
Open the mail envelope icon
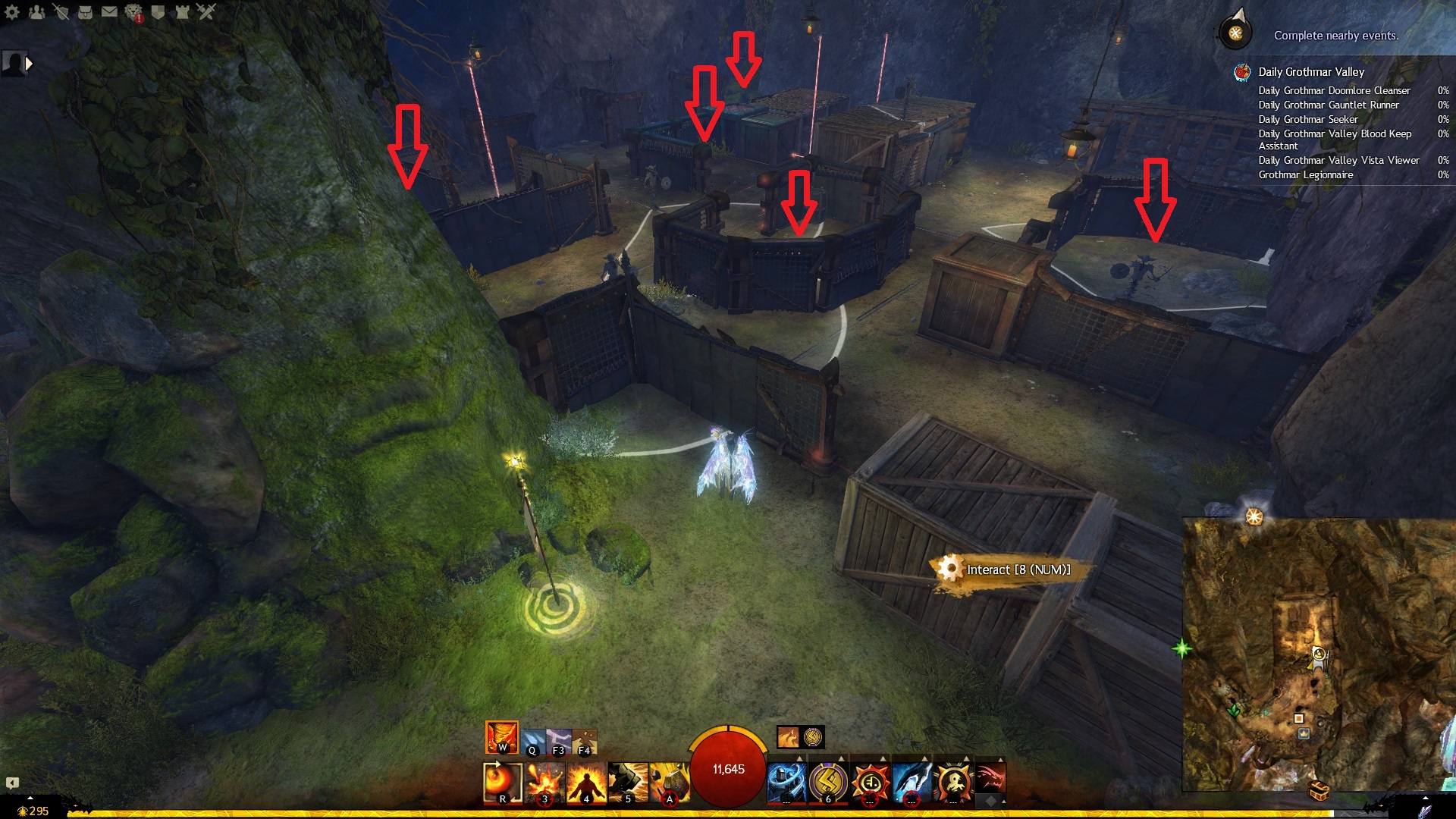pyautogui.click(x=109, y=11)
